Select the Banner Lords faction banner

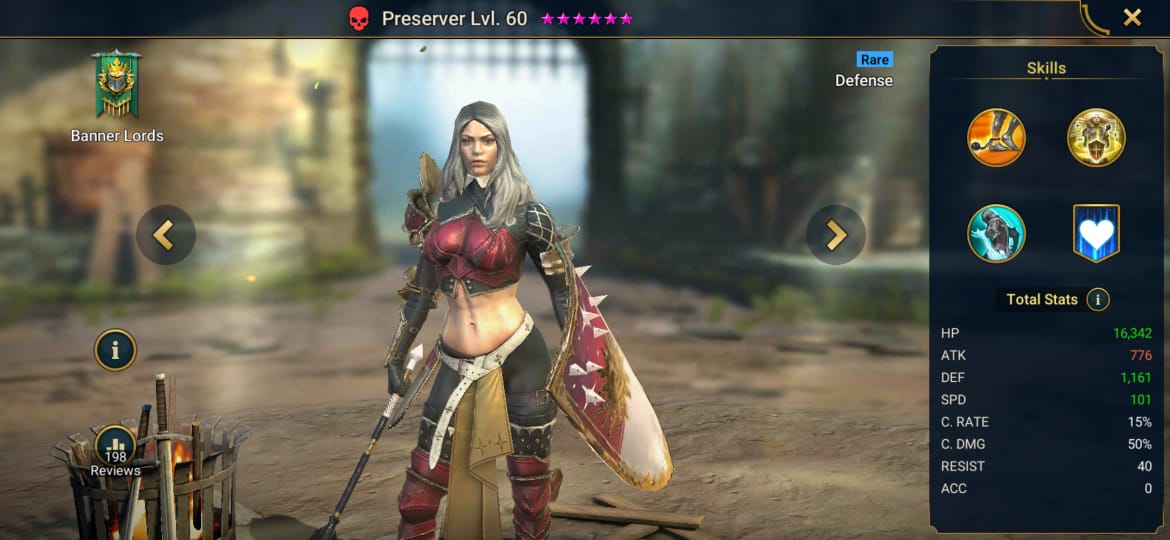click(x=116, y=85)
